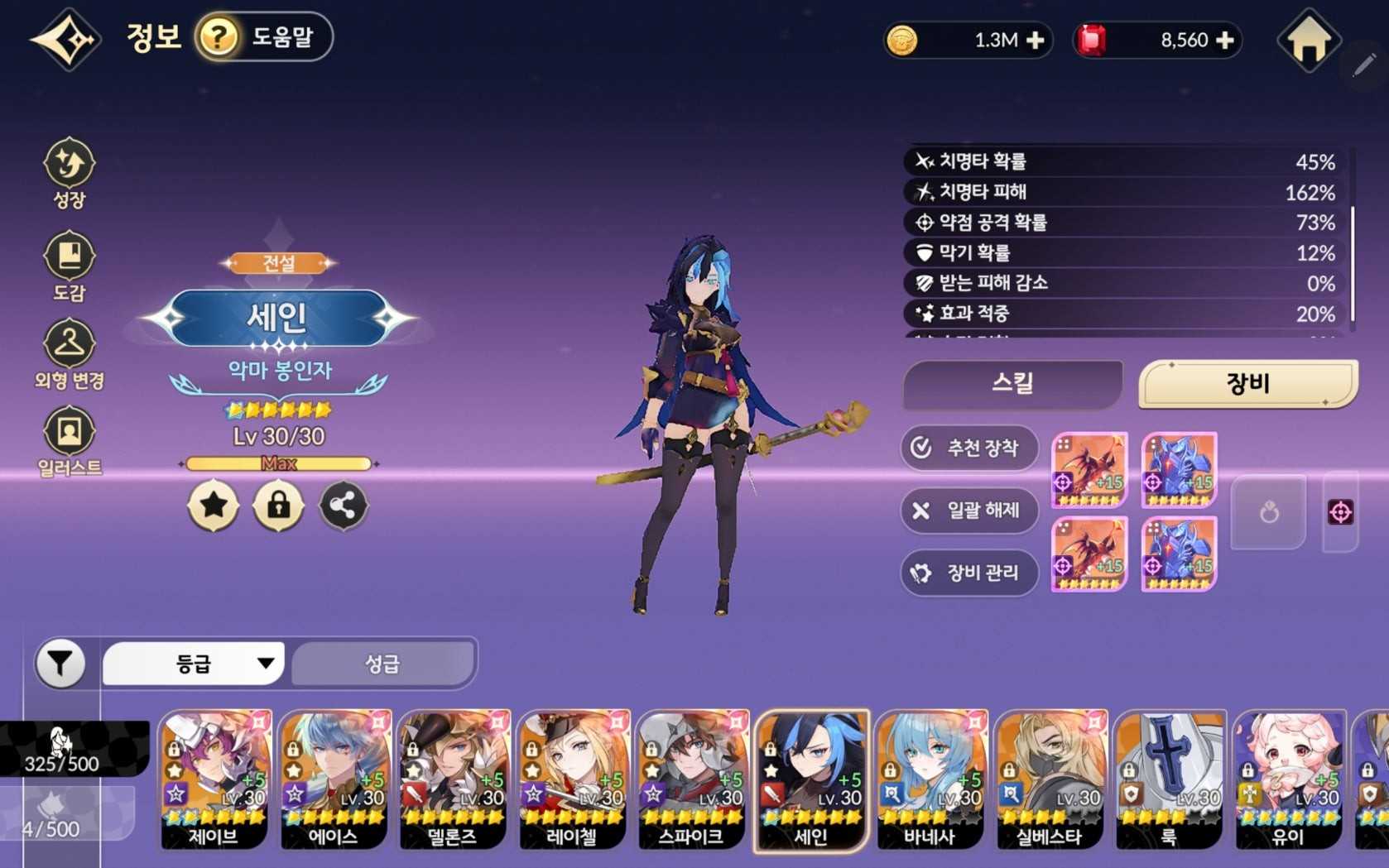Click the share button below level bar
Image resolution: width=1389 pixels, height=868 pixels.
pos(343,506)
